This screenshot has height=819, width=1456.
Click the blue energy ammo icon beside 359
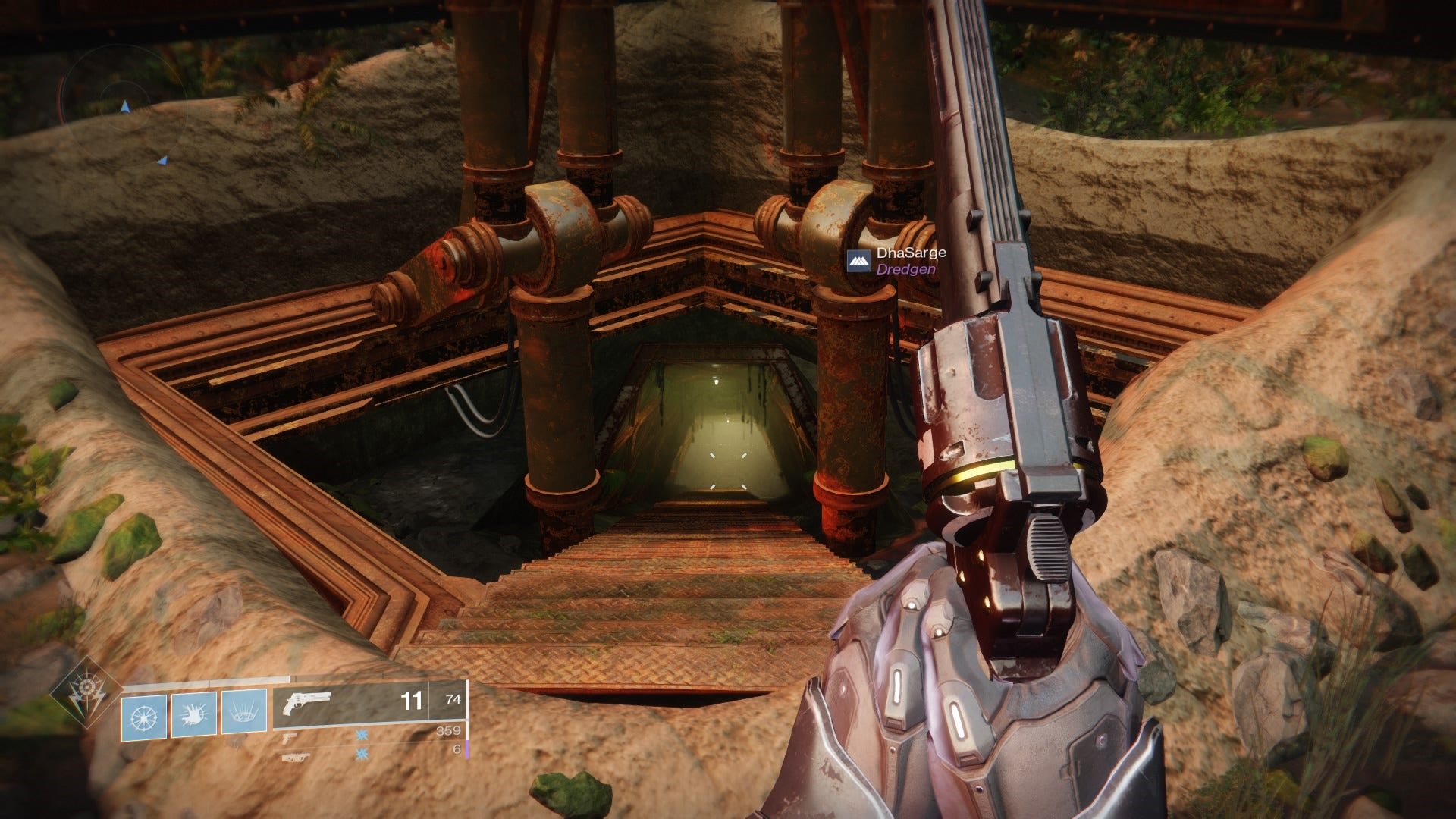point(361,736)
